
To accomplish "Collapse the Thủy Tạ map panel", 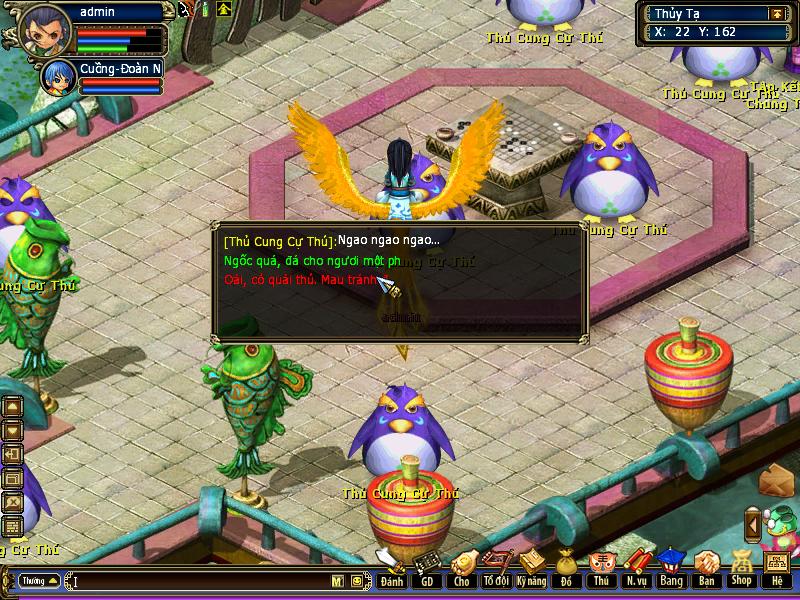I will [776, 14].
